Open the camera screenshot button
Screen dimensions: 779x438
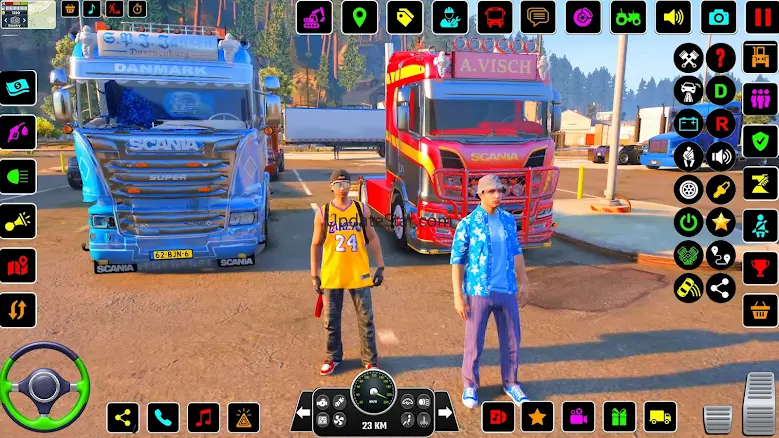click(x=717, y=17)
